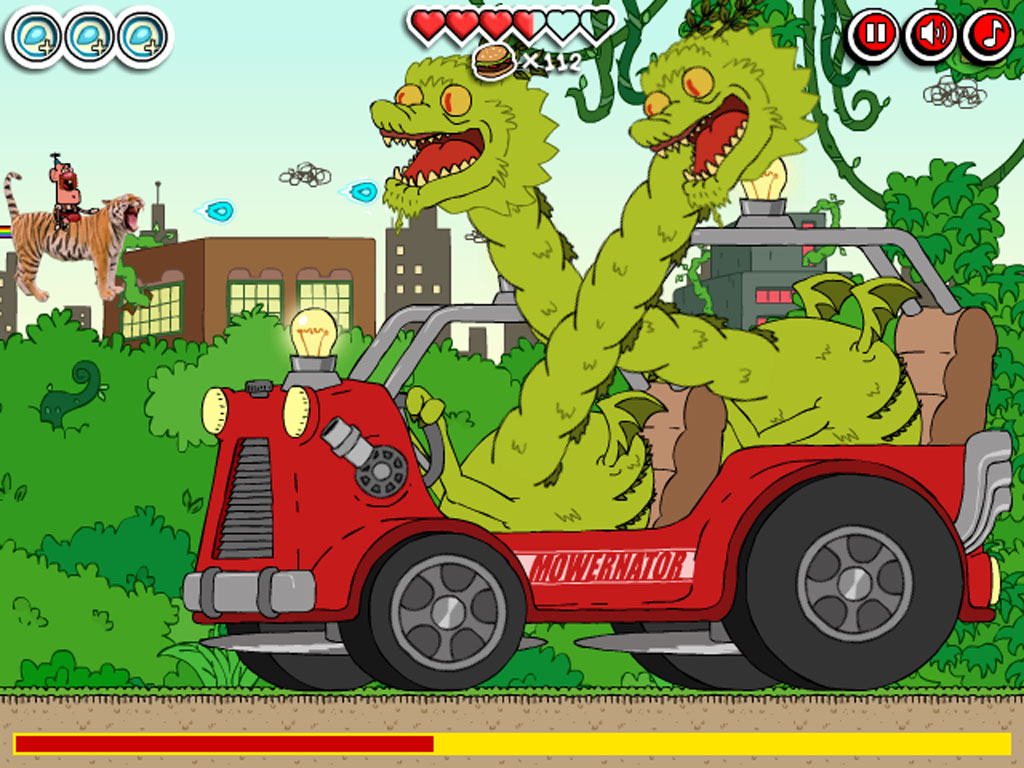Toggle the sound effects speaker button

[x=932, y=35]
